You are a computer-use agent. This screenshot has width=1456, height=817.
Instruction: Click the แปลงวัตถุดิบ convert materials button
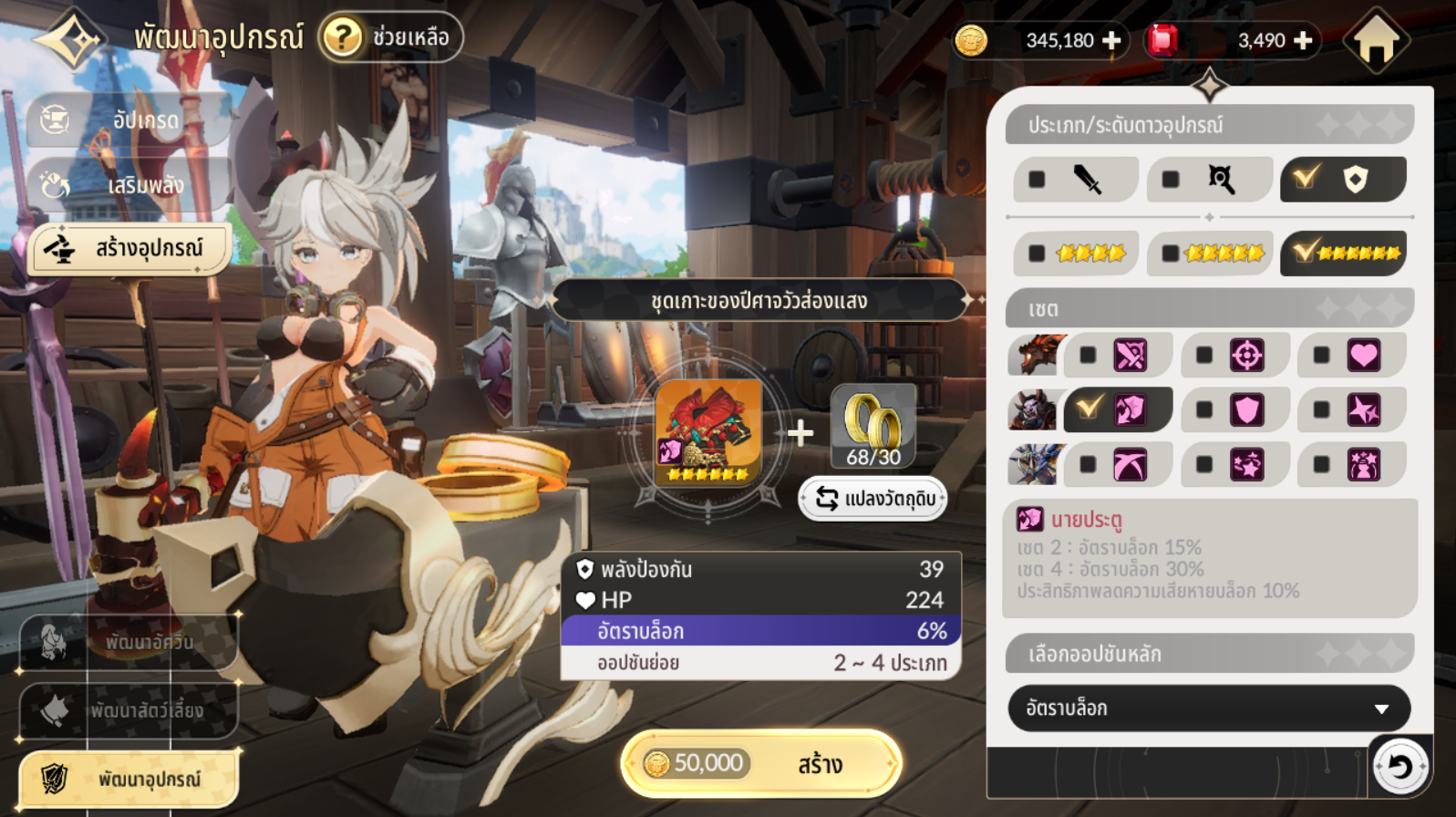(873, 499)
